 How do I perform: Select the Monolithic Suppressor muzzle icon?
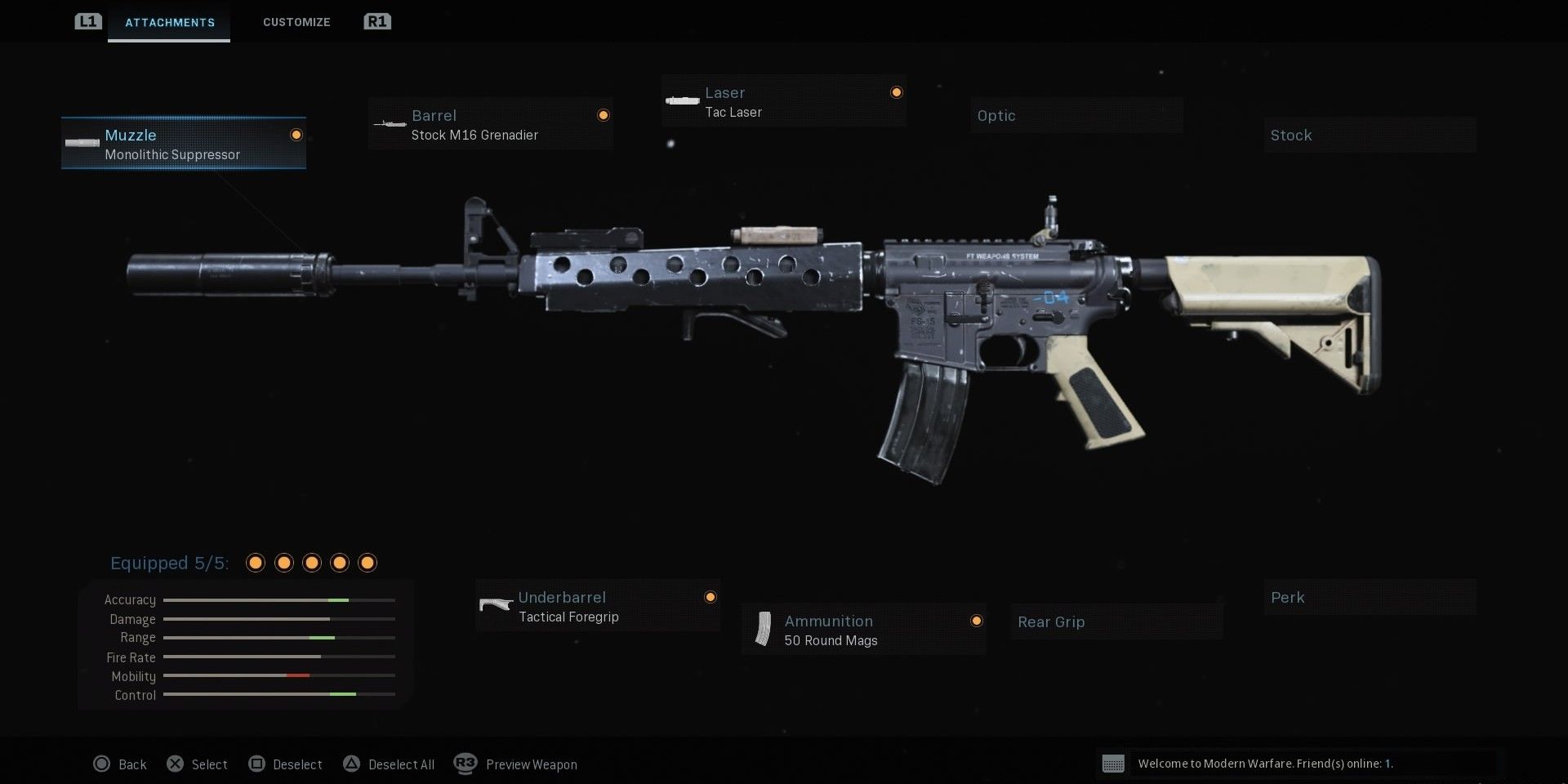click(82, 142)
